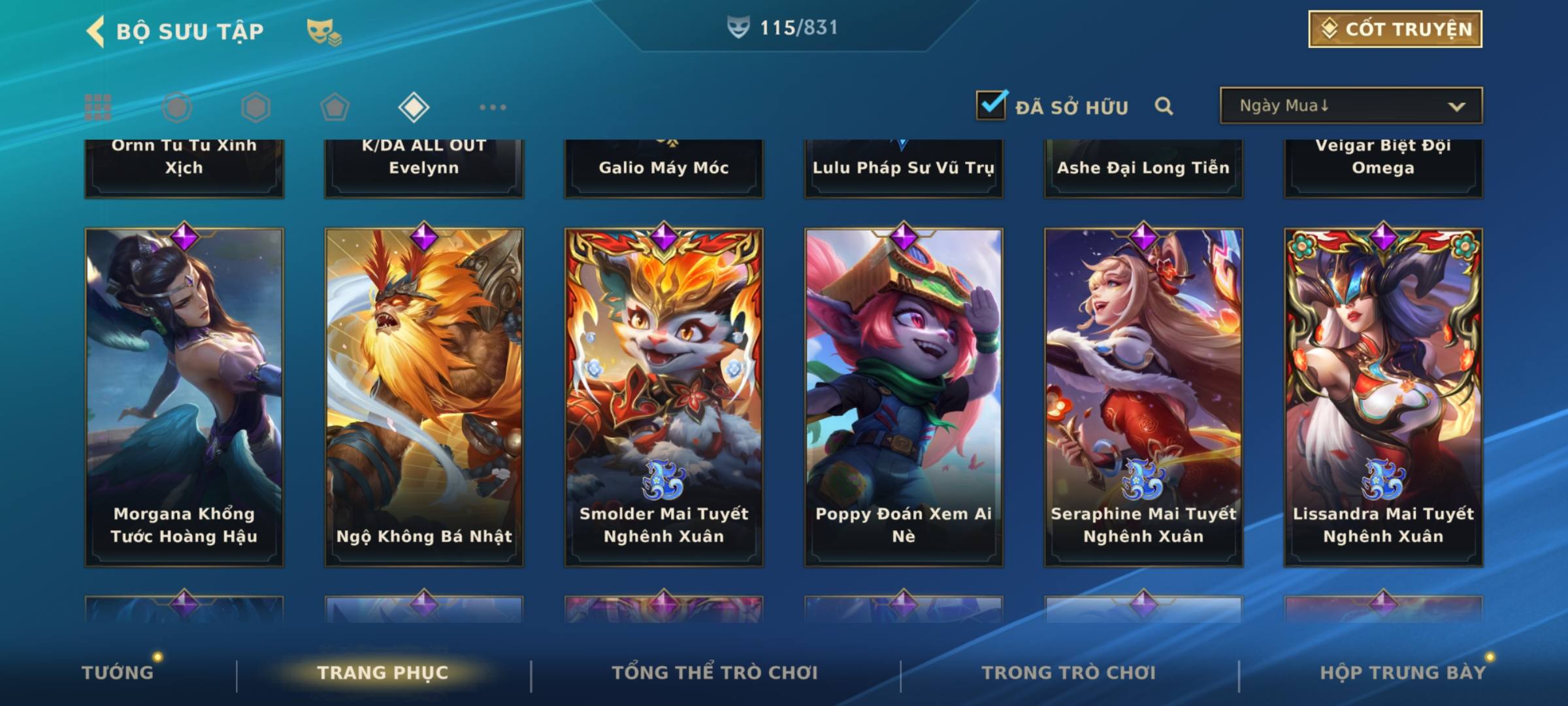1568x706 pixels.
Task: Select the grid all-rarities filter
Action: click(98, 107)
